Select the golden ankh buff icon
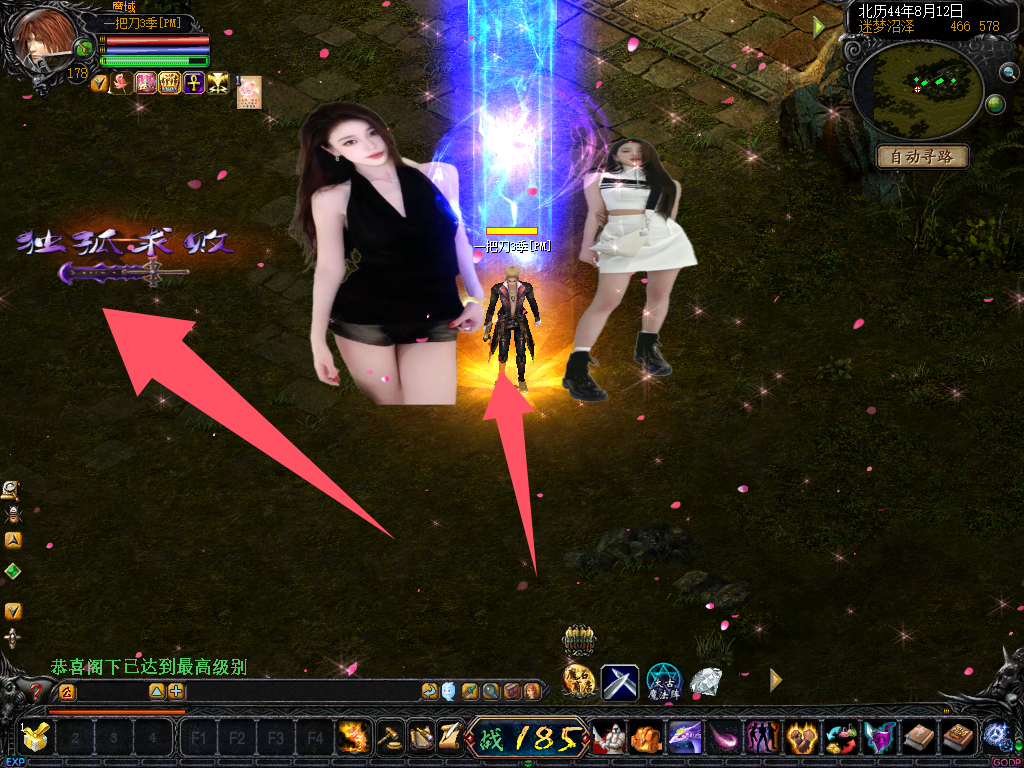 click(x=193, y=83)
